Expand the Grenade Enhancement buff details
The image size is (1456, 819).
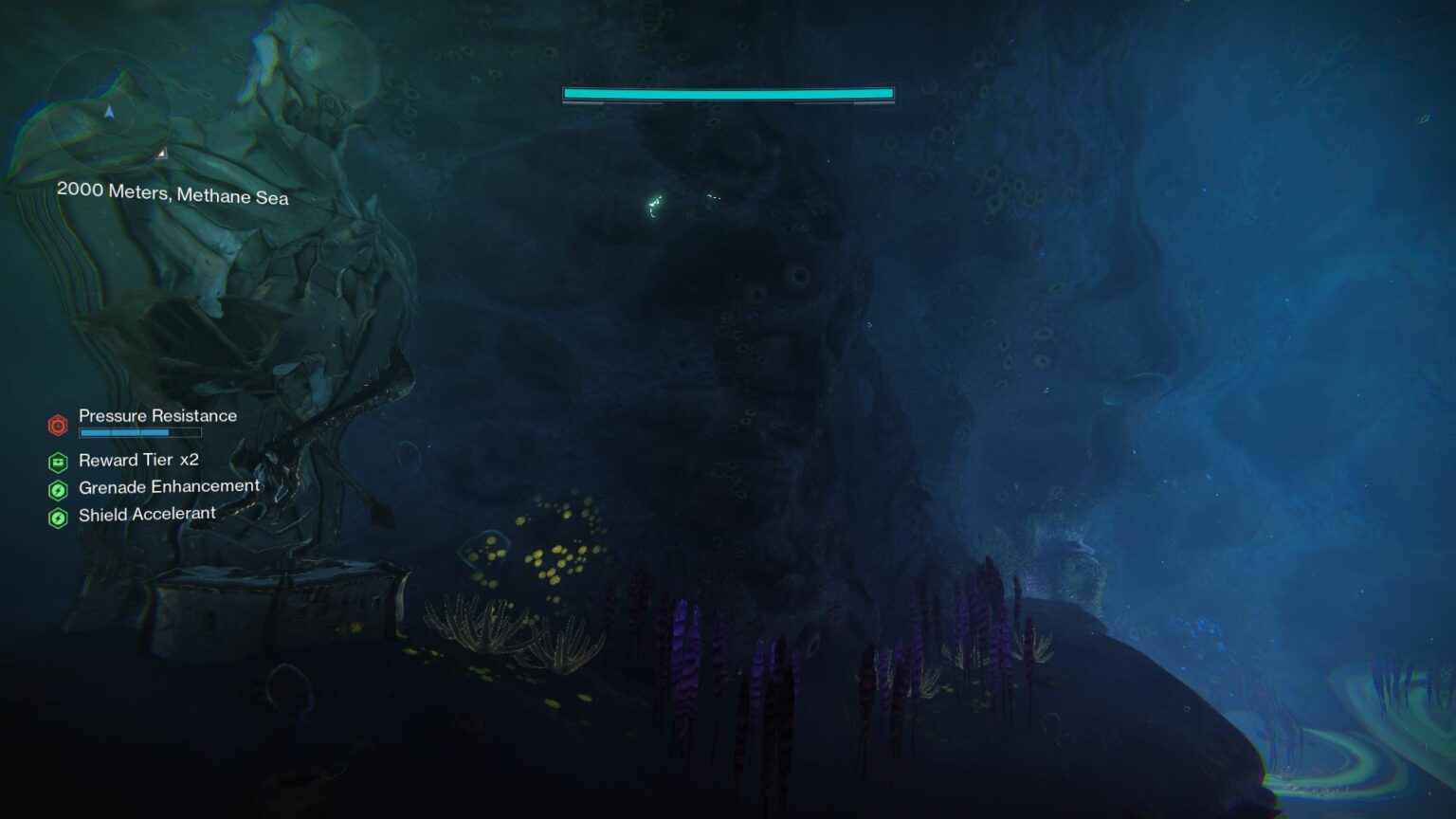coord(171,486)
